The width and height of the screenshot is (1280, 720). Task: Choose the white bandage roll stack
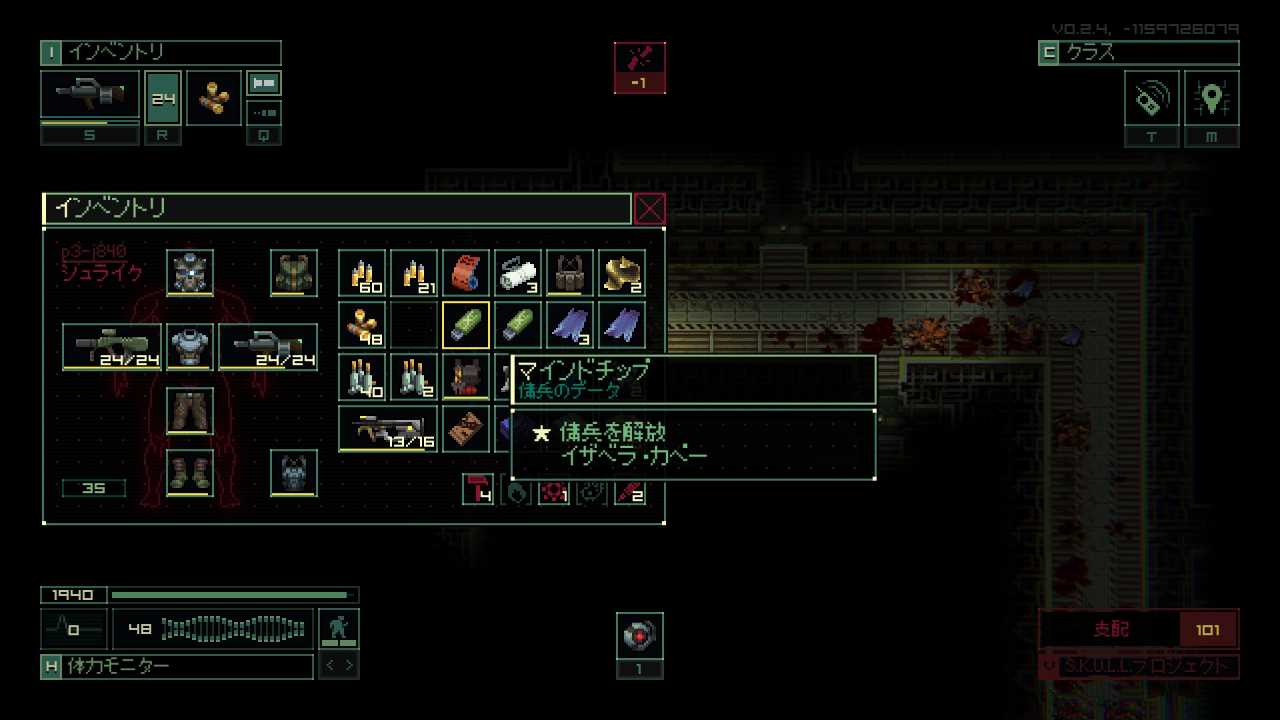518,273
